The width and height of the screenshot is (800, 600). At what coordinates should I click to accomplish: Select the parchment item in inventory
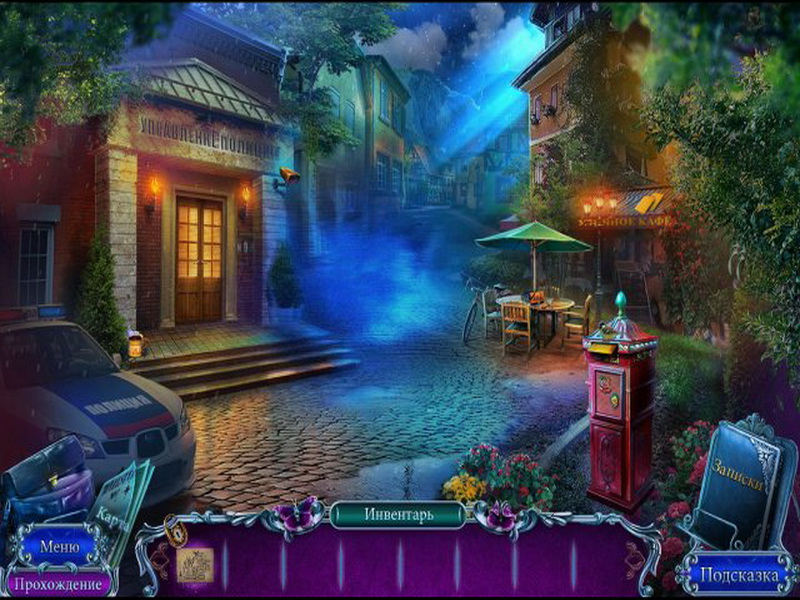(195, 566)
